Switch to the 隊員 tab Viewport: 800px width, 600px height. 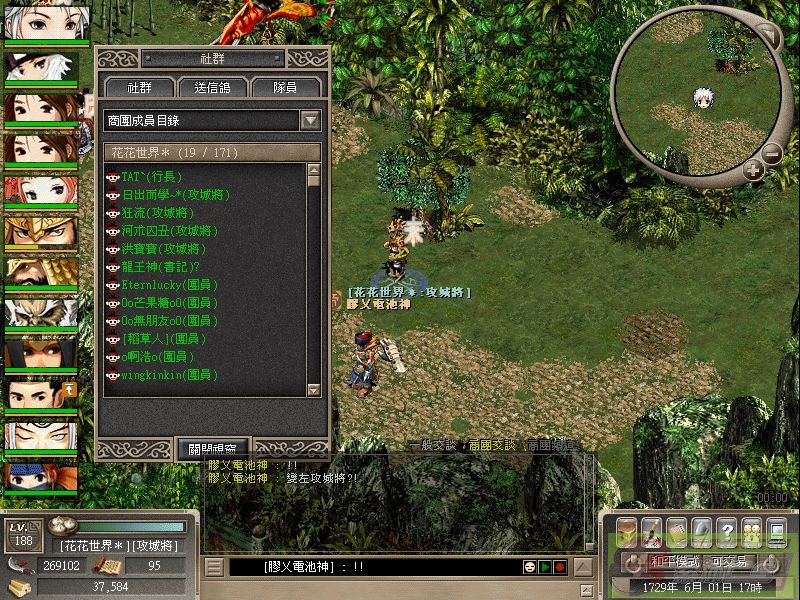tap(285, 88)
